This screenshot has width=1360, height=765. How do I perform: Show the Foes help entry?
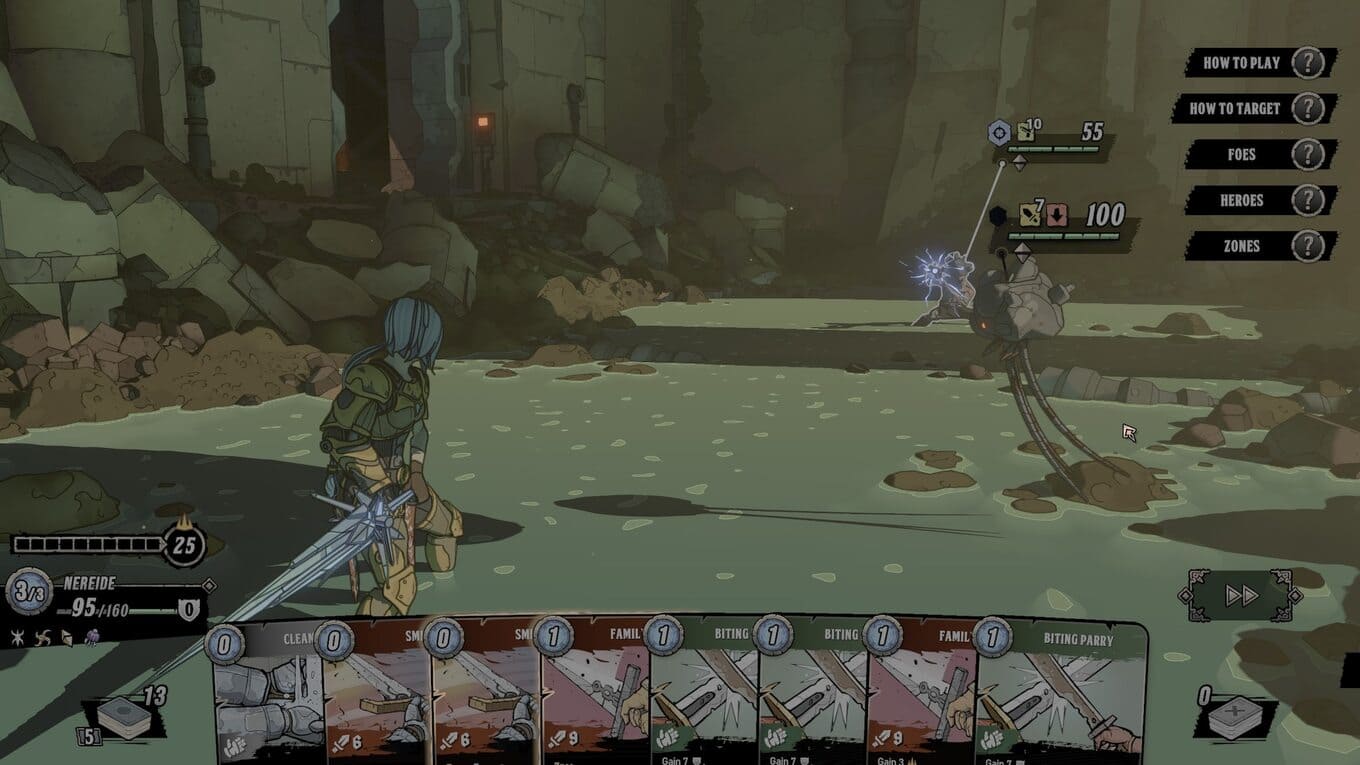pyautogui.click(x=1260, y=154)
